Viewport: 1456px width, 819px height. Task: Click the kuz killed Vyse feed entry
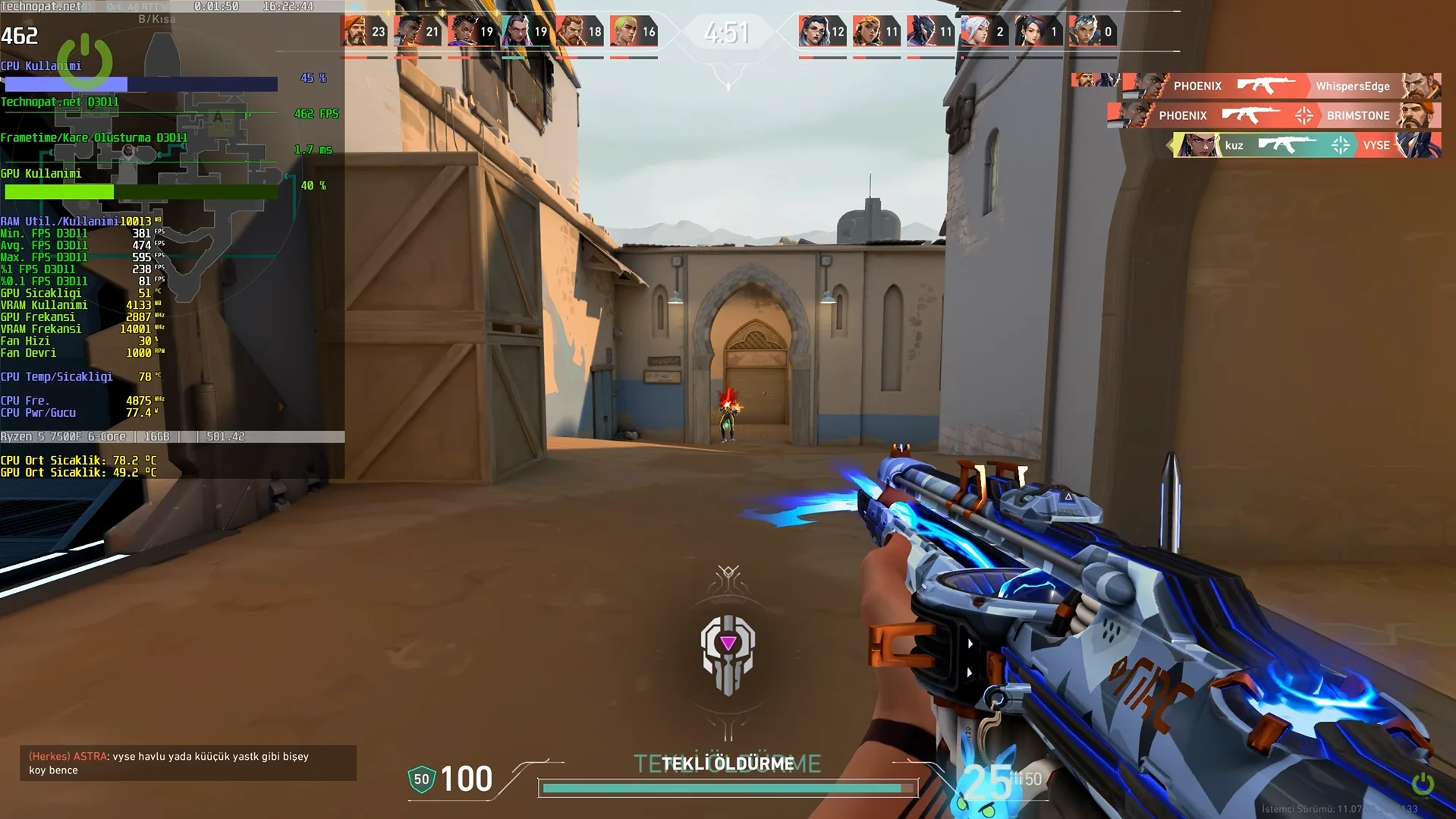coord(1305,145)
